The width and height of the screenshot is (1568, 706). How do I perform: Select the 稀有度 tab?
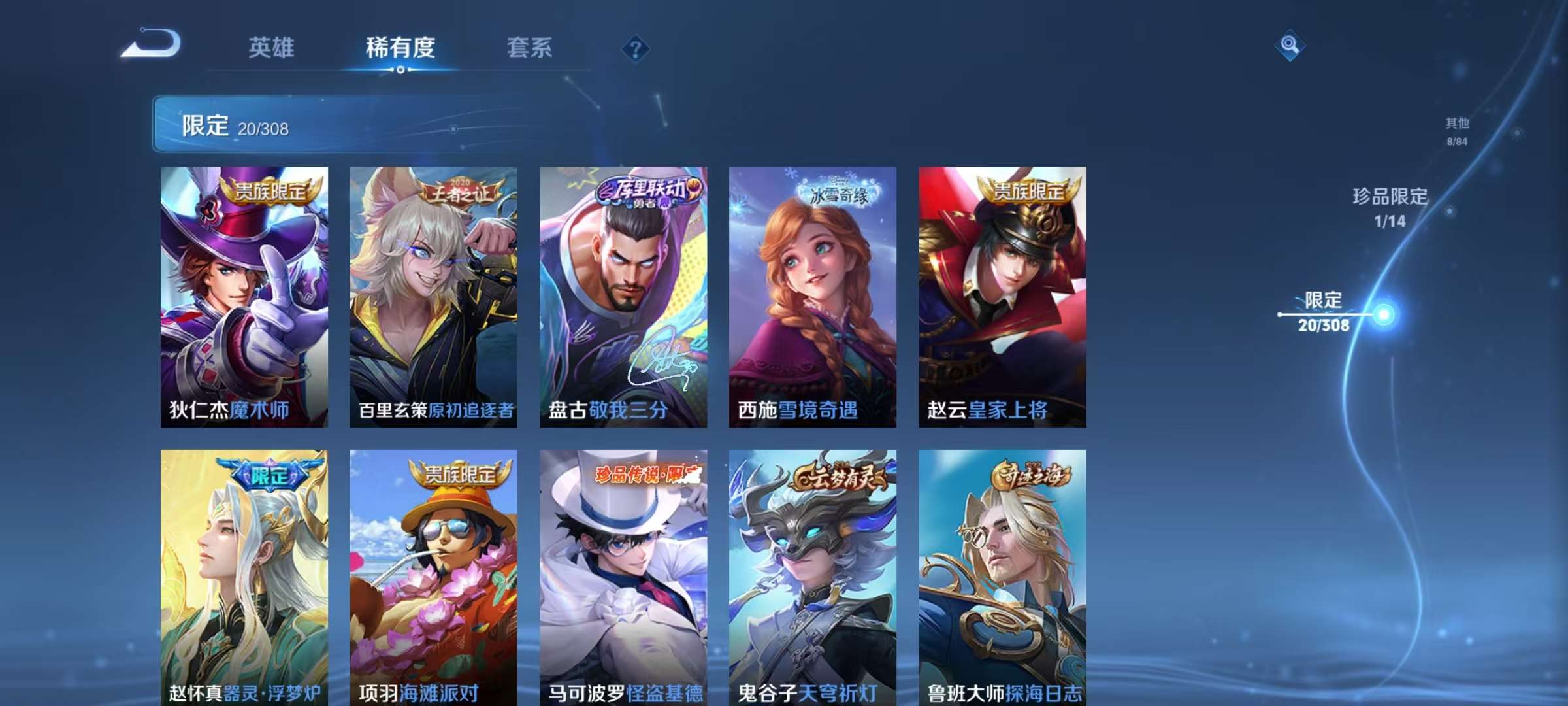[x=400, y=48]
